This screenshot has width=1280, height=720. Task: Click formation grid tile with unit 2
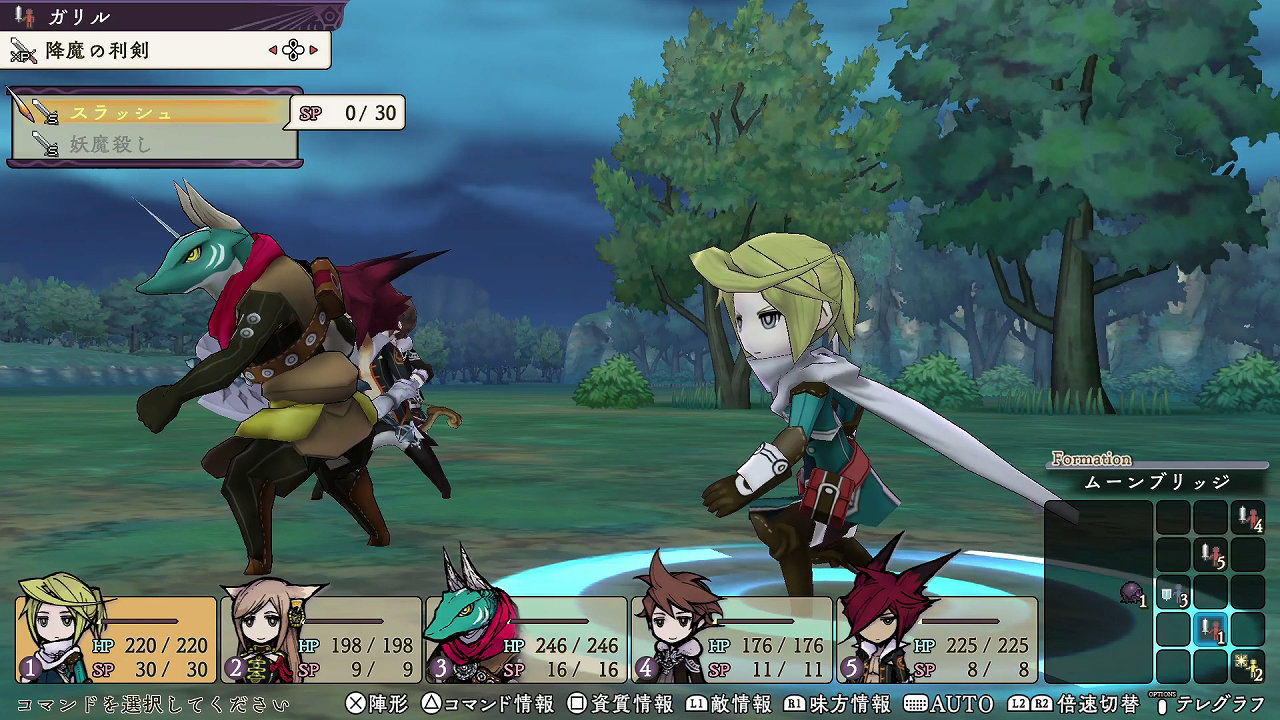[1248, 666]
